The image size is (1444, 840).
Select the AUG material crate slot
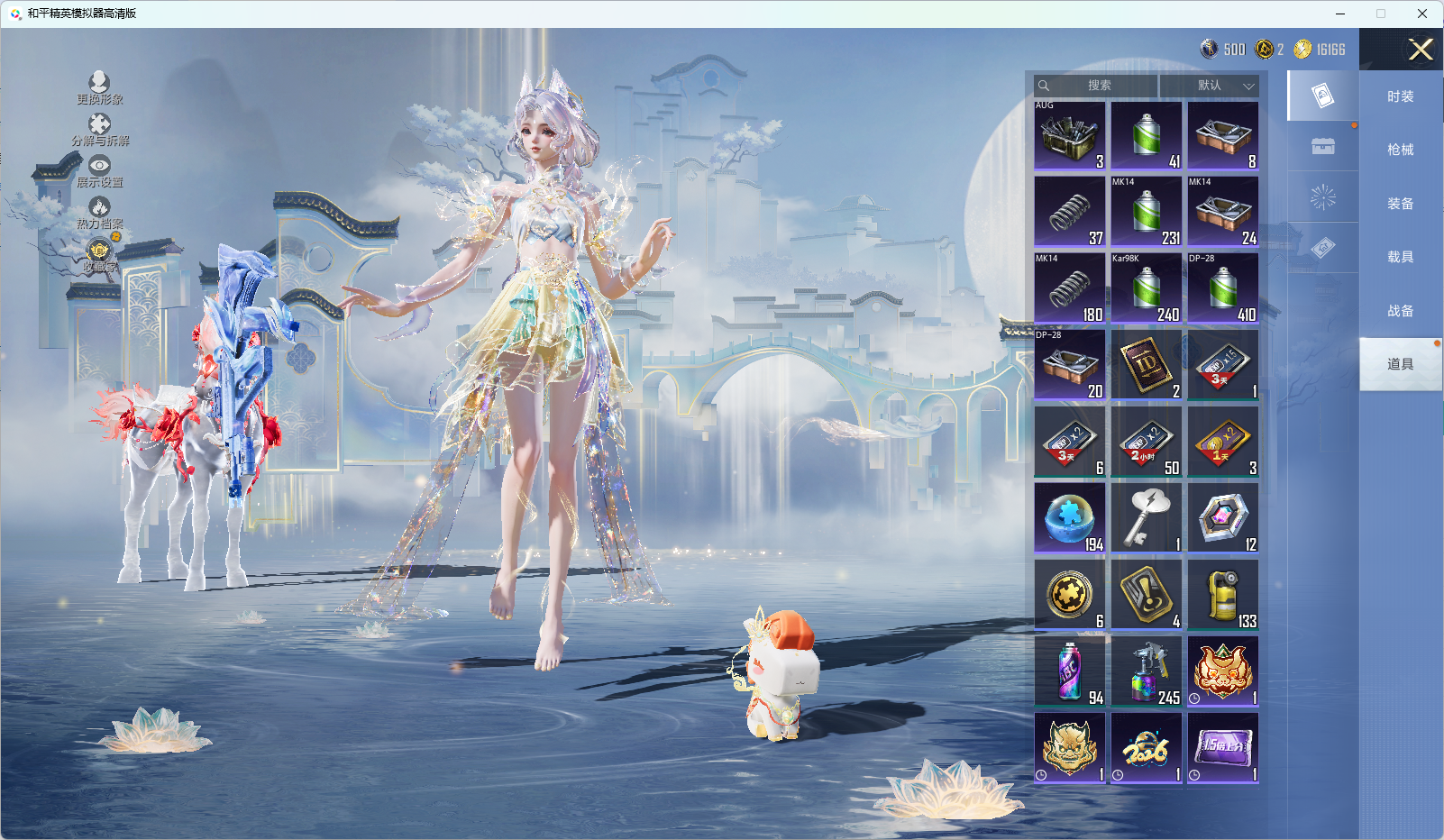tap(1070, 135)
